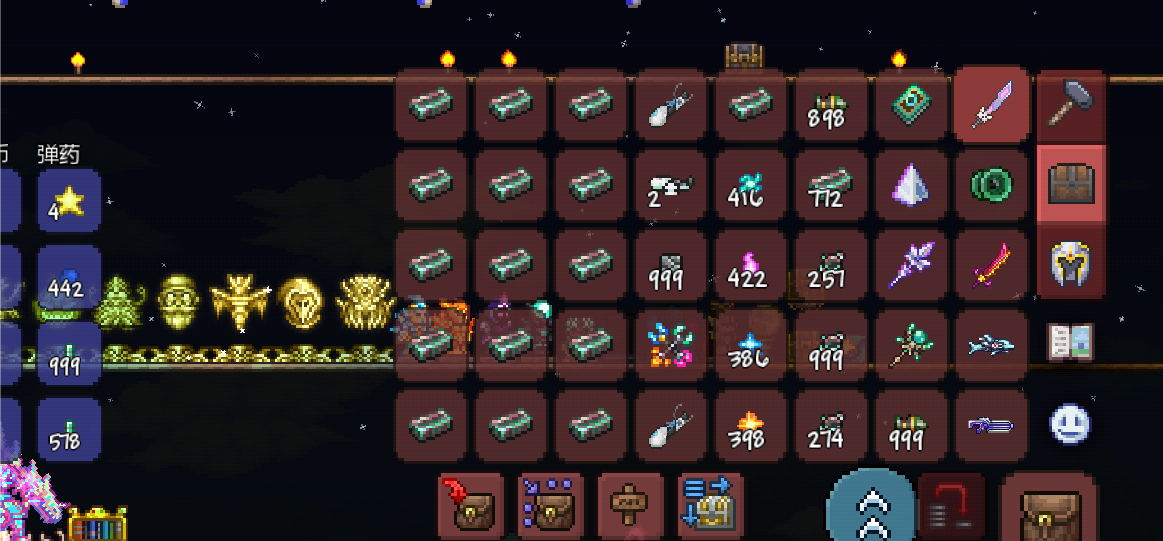This screenshot has width=1163, height=541.
Task: Choose the green yoyo slot
Action: click(990, 184)
